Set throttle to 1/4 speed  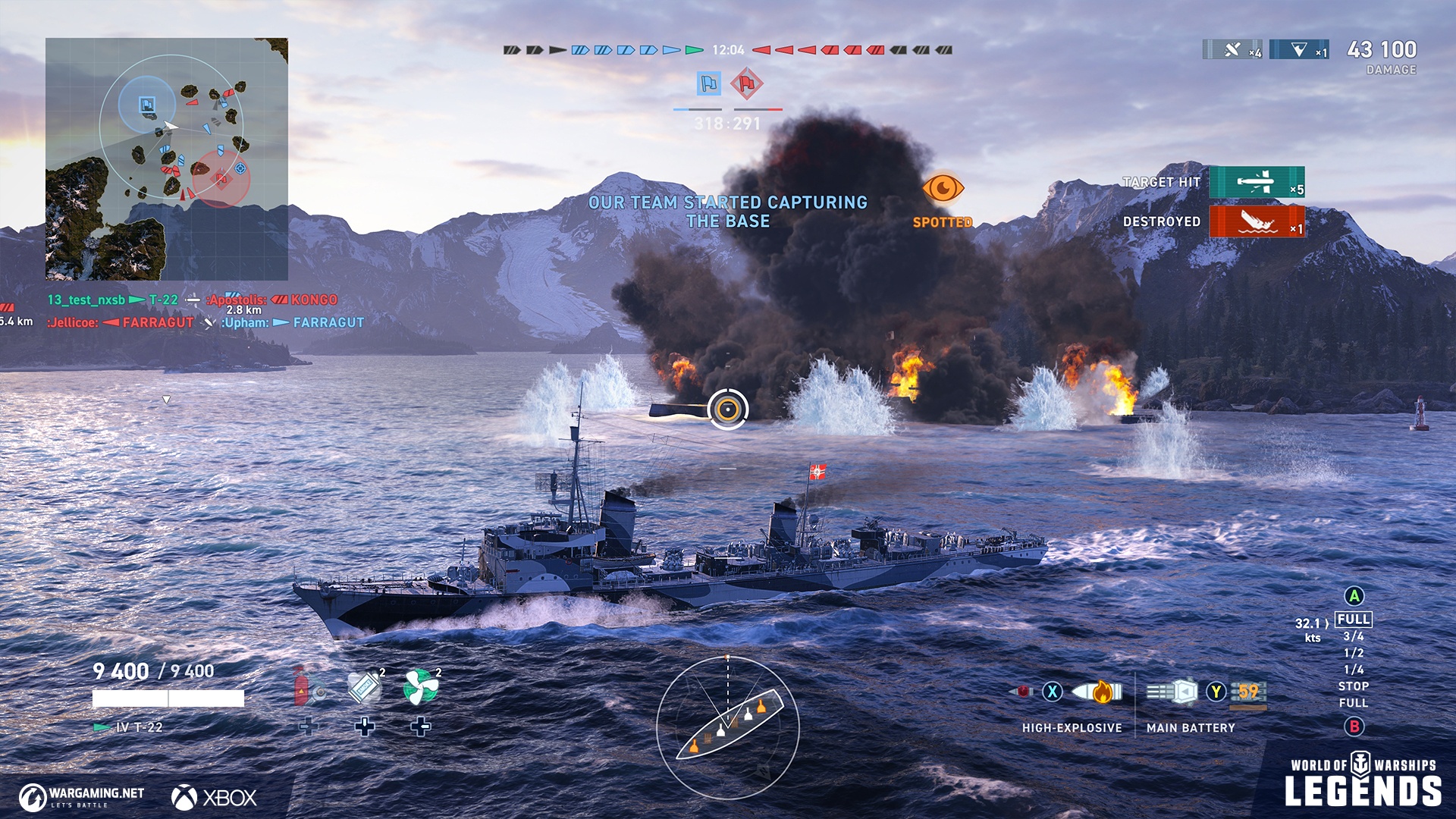point(1354,670)
